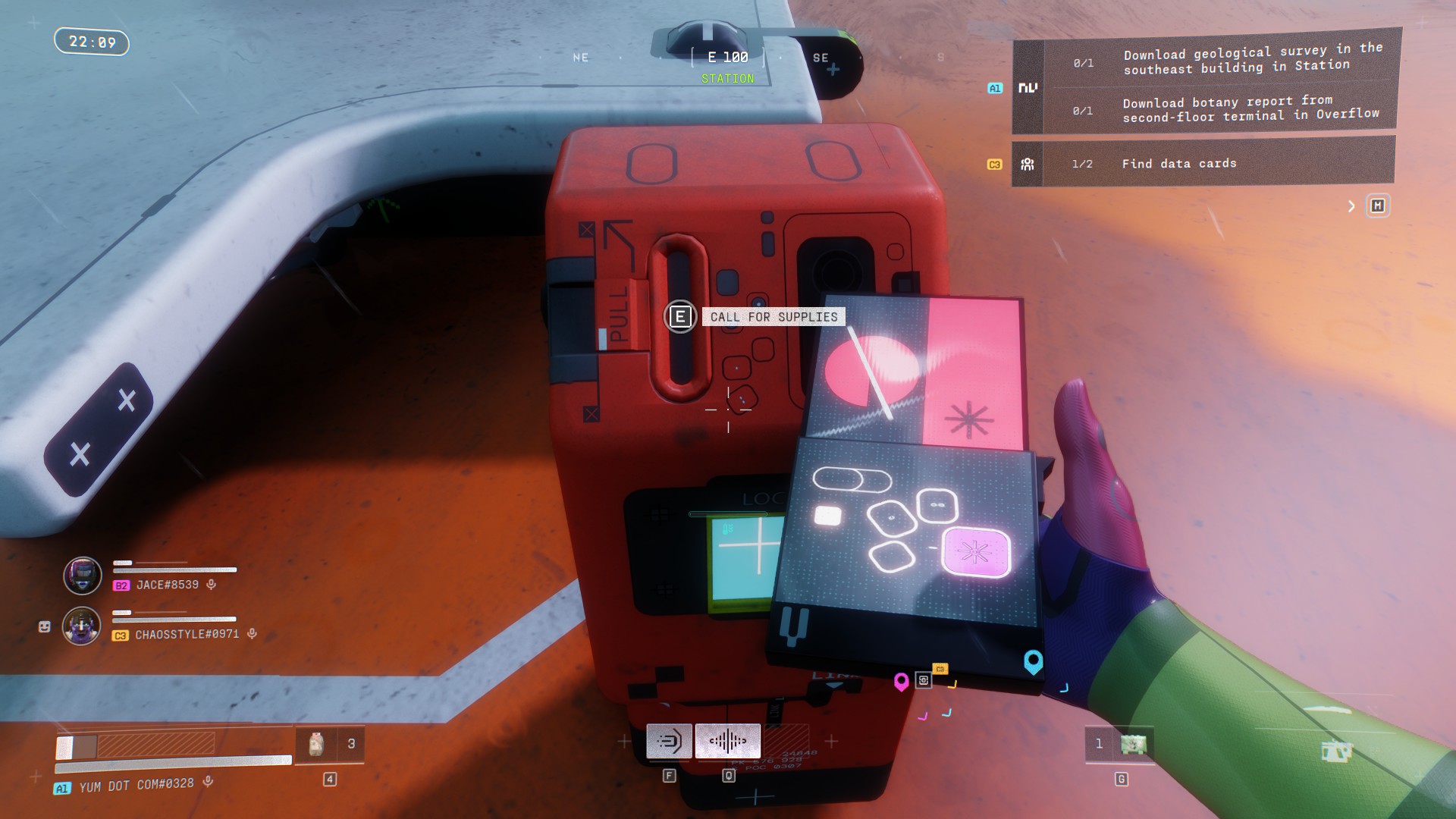
Task: Activate the soundwave ability icon
Action: [x=728, y=741]
